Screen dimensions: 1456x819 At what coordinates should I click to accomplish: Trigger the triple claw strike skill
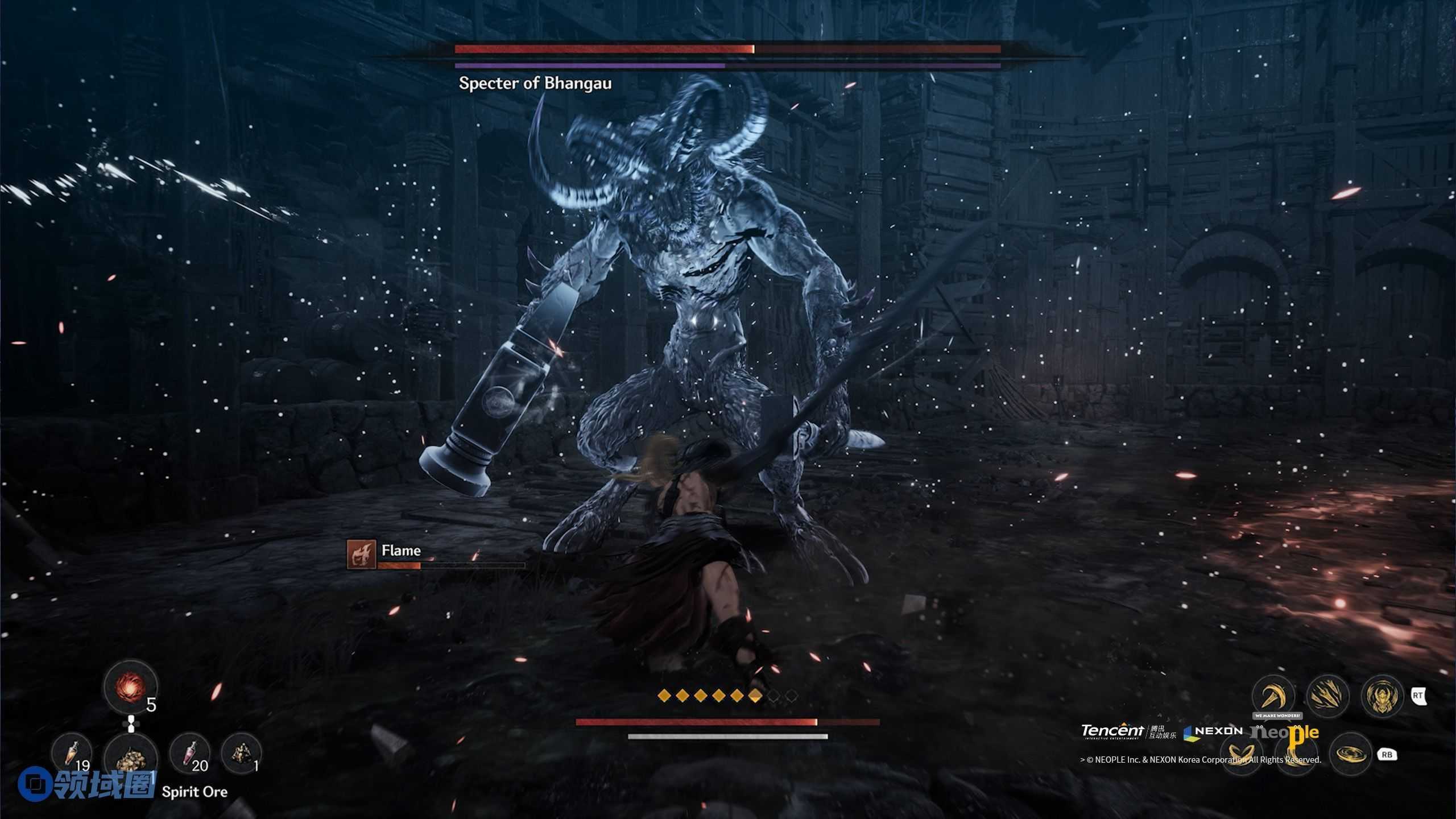[x=1327, y=696]
